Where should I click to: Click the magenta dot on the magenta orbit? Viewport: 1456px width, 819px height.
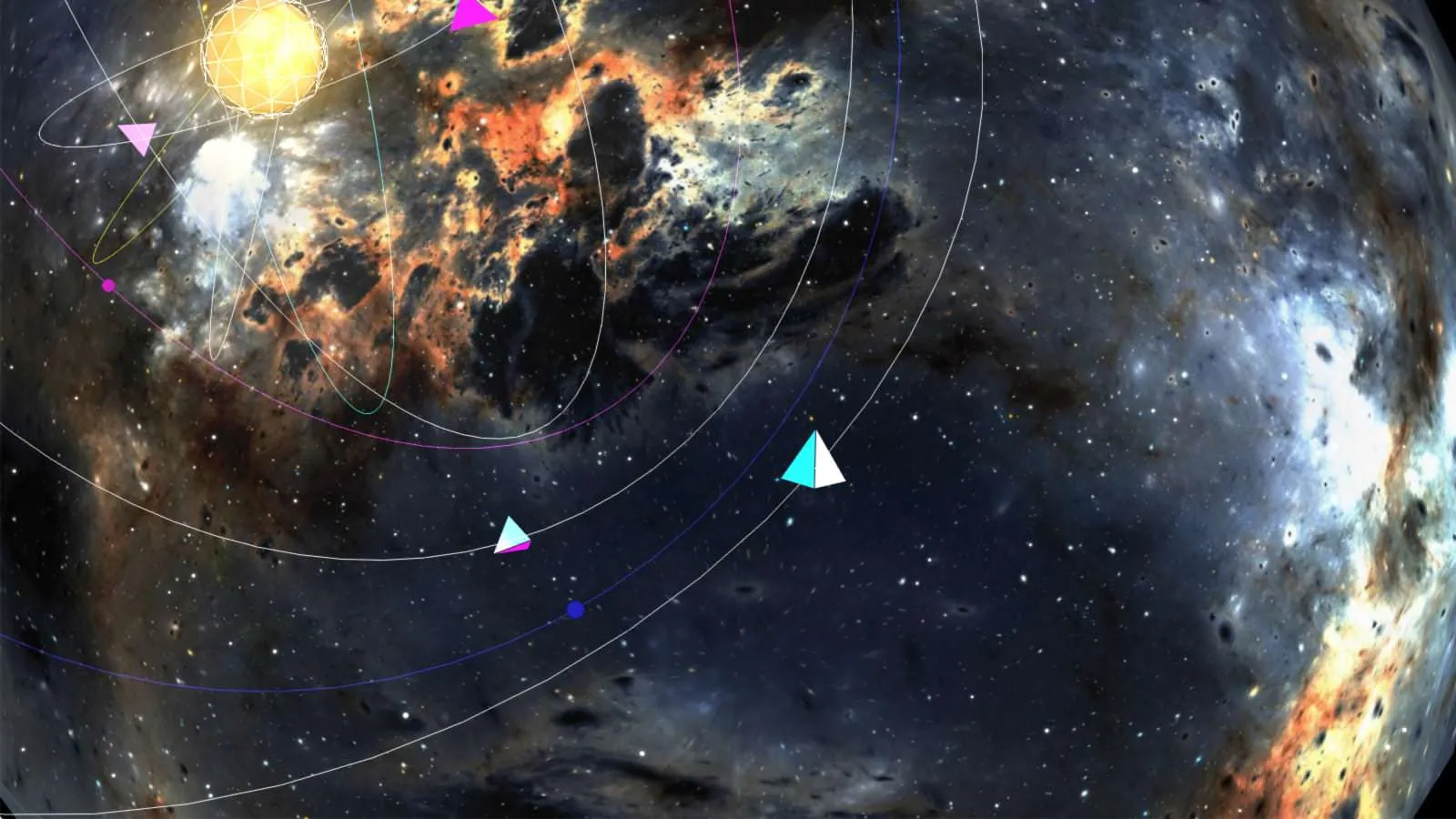[x=109, y=286]
